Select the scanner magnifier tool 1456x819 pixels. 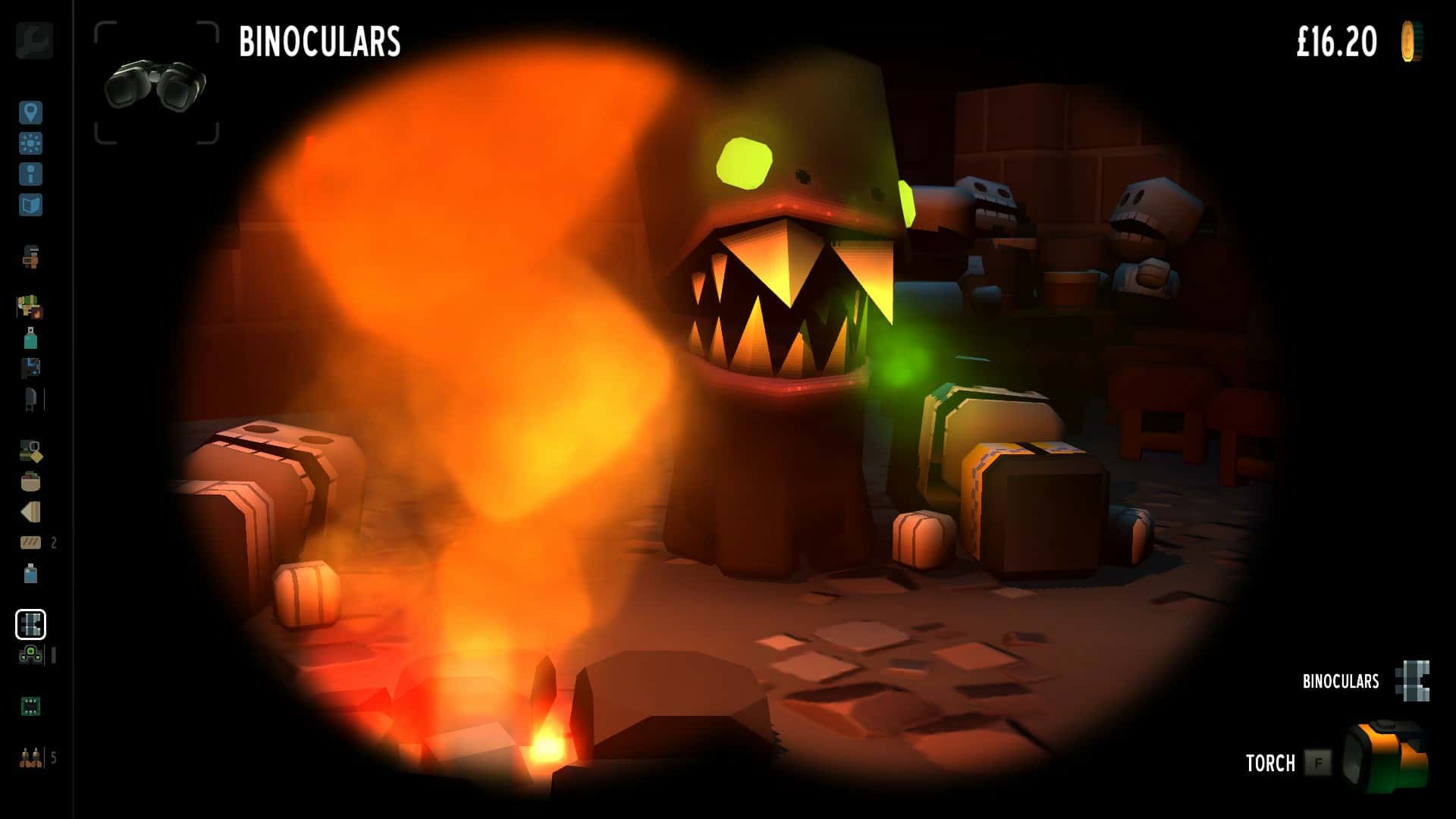pos(30,447)
